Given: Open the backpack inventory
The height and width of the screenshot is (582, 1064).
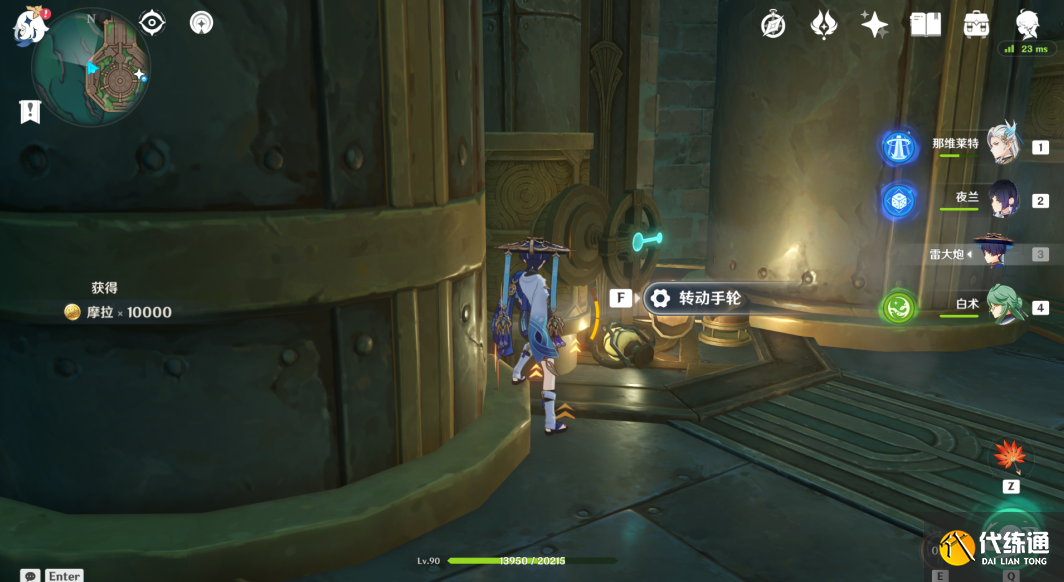Looking at the screenshot, I should tap(976, 25).
